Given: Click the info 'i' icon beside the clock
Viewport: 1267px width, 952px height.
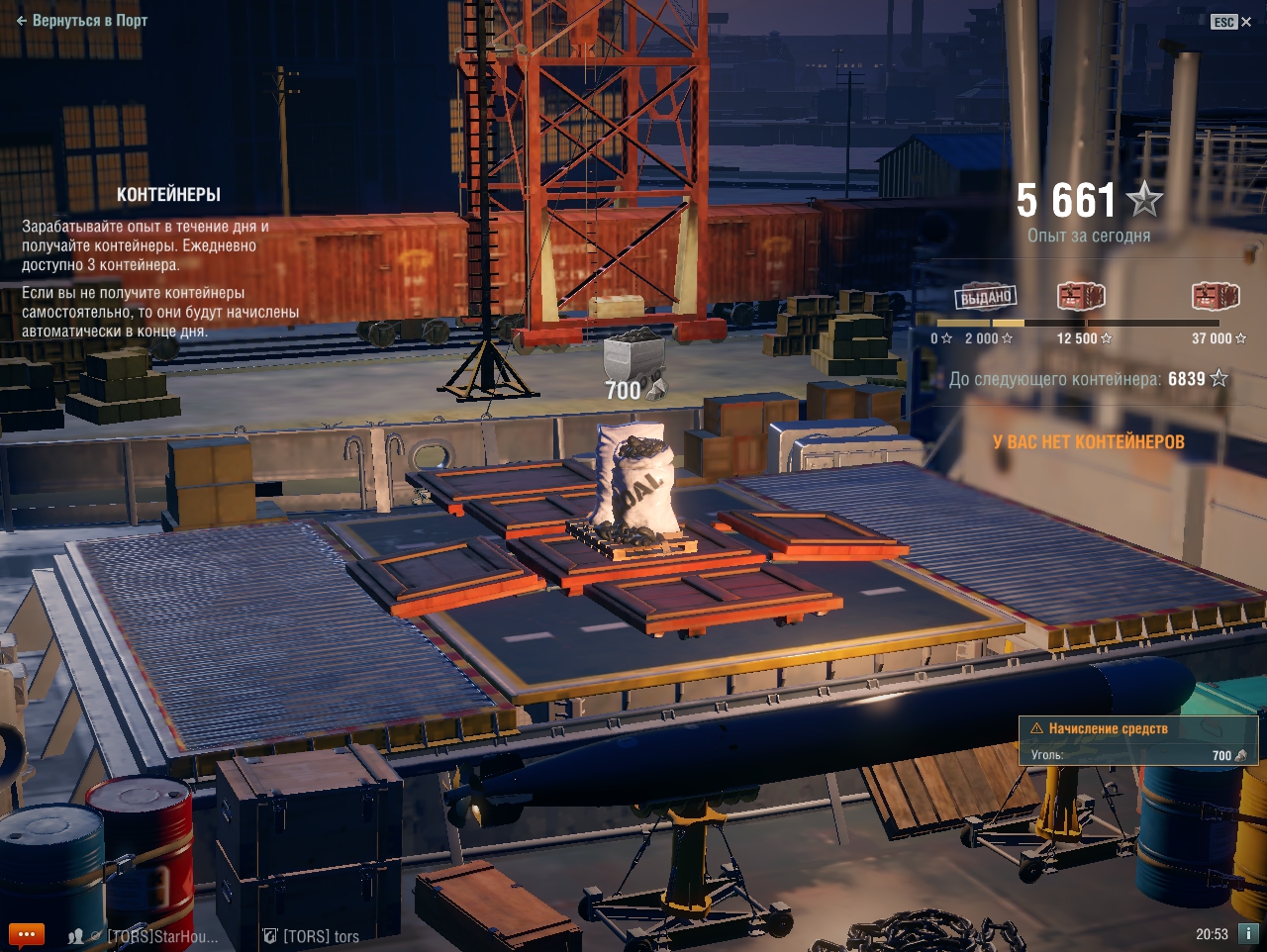Looking at the screenshot, I should pos(1248,933).
